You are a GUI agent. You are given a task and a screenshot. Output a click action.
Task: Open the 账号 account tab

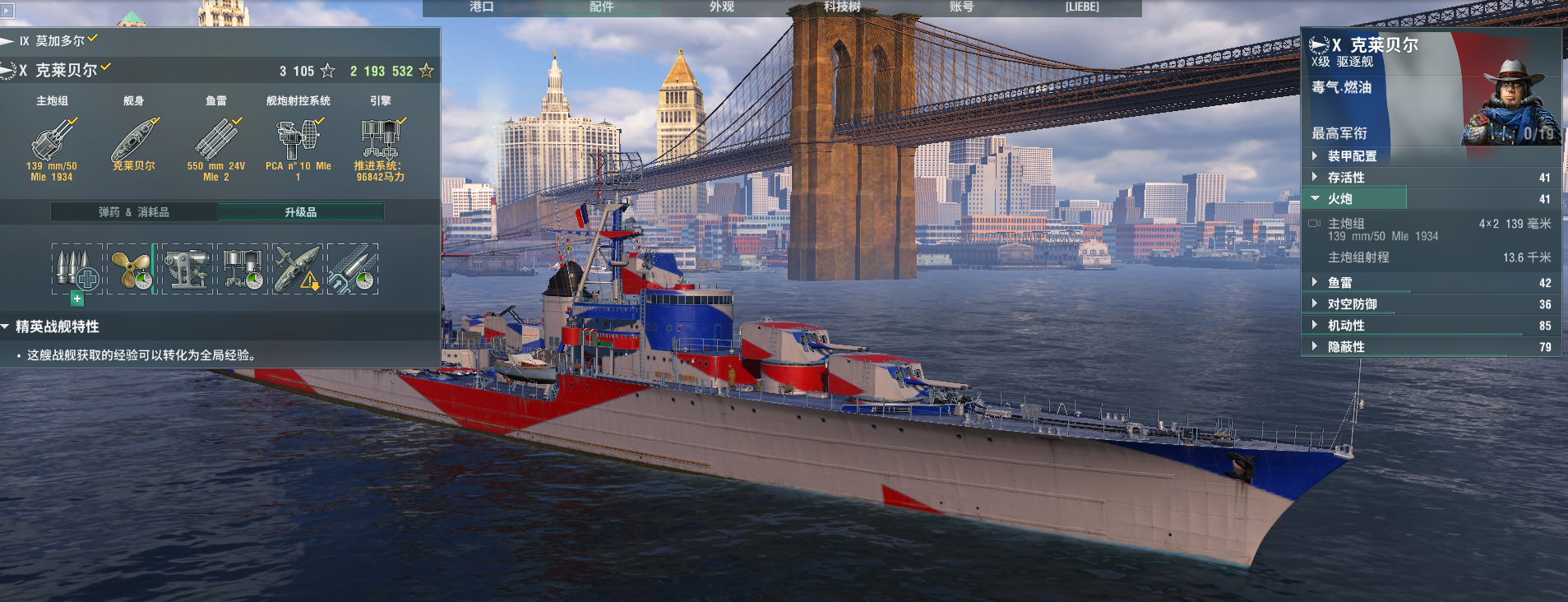point(961,7)
